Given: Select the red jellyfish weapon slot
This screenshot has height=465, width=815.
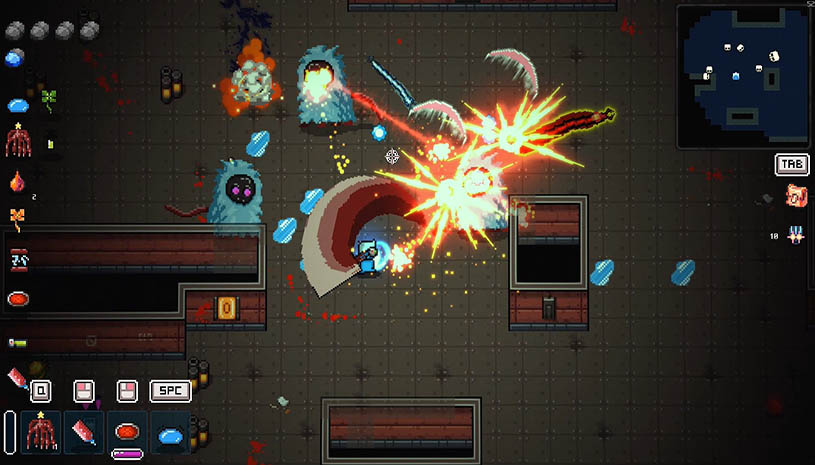Looking at the screenshot, I should click(x=40, y=432).
